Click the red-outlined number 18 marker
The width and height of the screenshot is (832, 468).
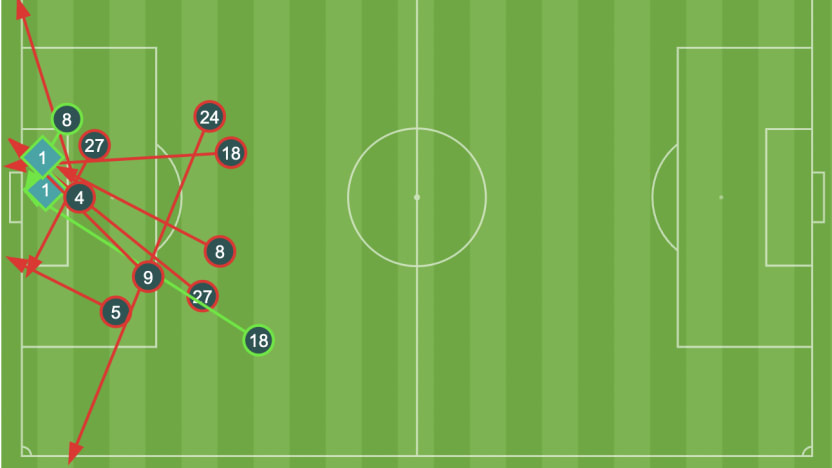pyautogui.click(x=231, y=153)
